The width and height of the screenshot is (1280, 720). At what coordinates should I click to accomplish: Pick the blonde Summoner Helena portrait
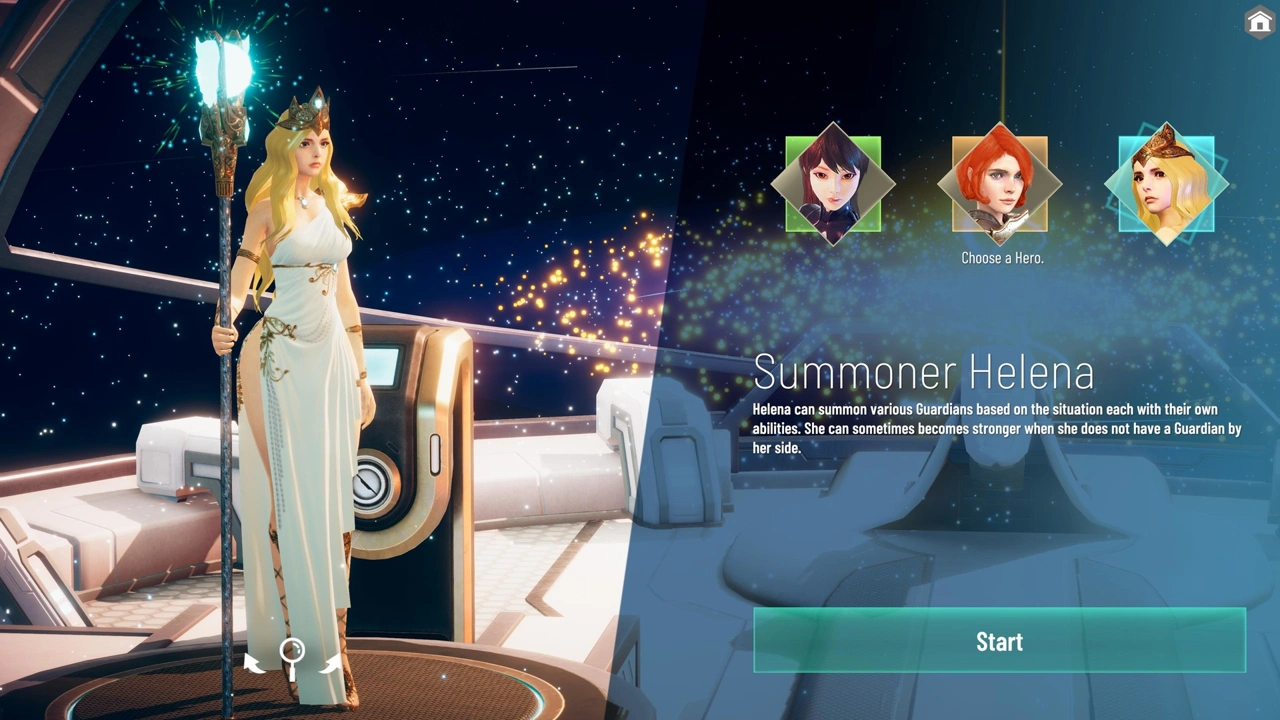click(x=1165, y=184)
